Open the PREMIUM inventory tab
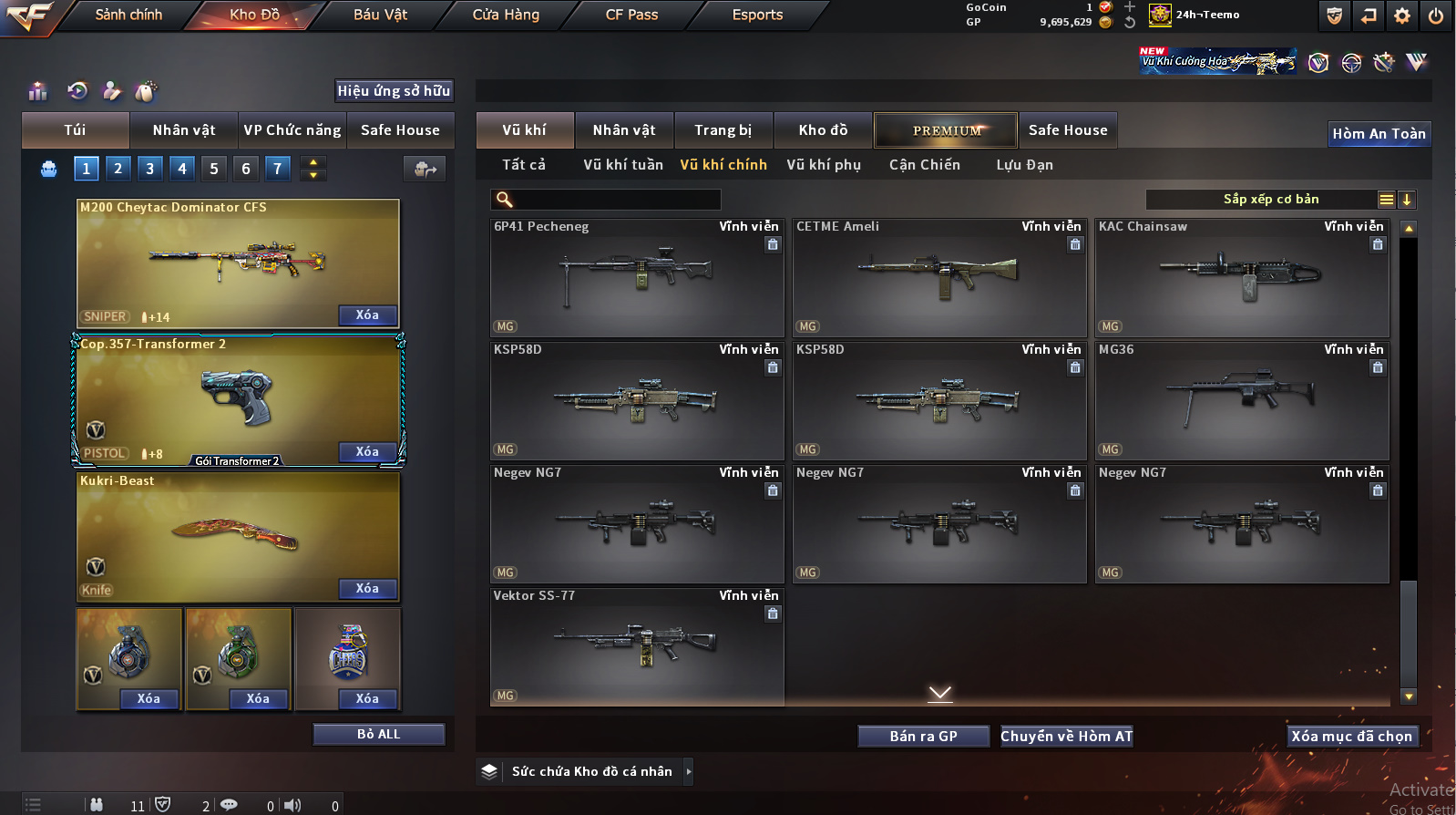1456x815 pixels. [x=947, y=130]
